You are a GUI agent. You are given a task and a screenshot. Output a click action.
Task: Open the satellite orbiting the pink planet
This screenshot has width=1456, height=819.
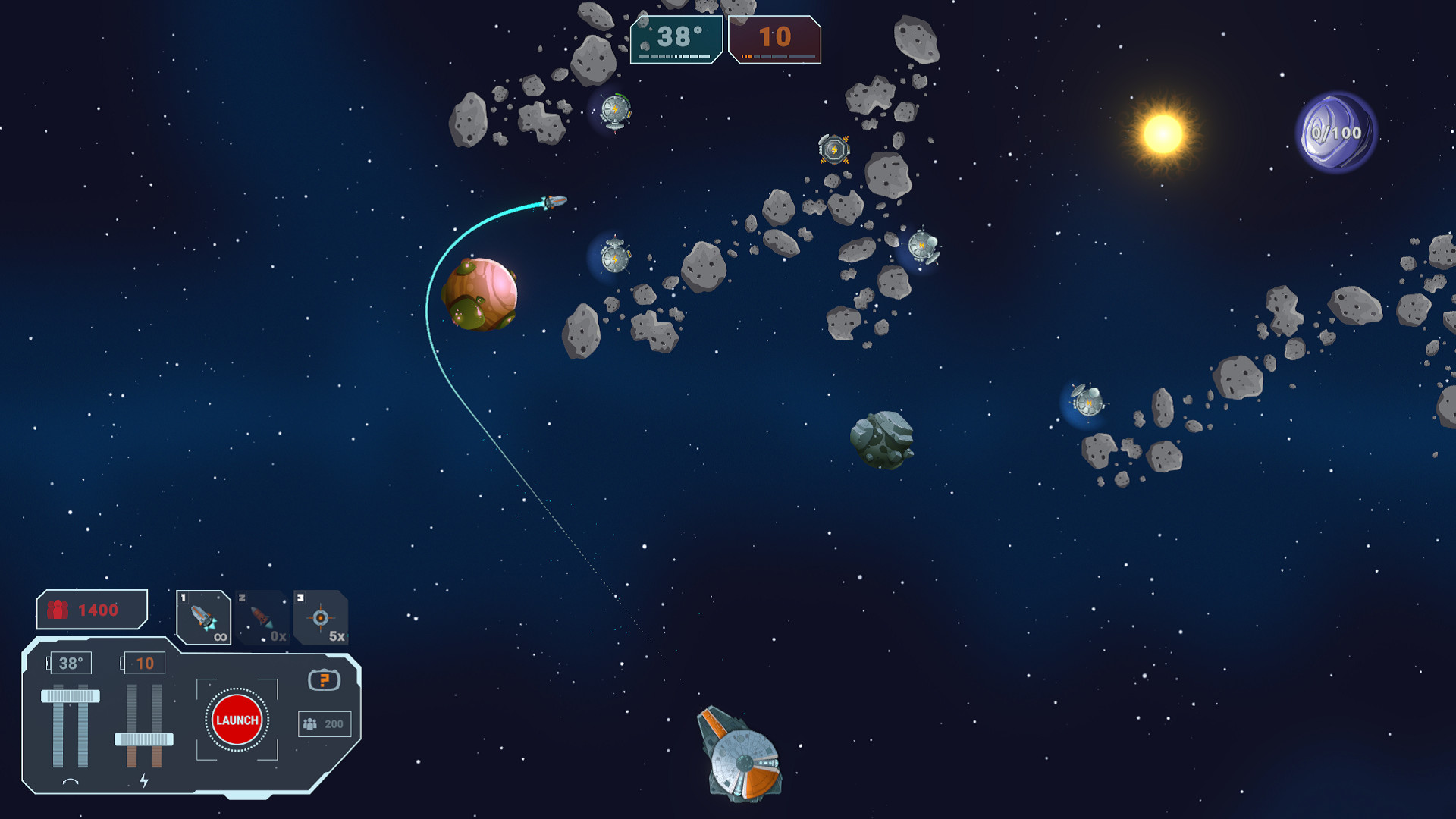(x=614, y=258)
